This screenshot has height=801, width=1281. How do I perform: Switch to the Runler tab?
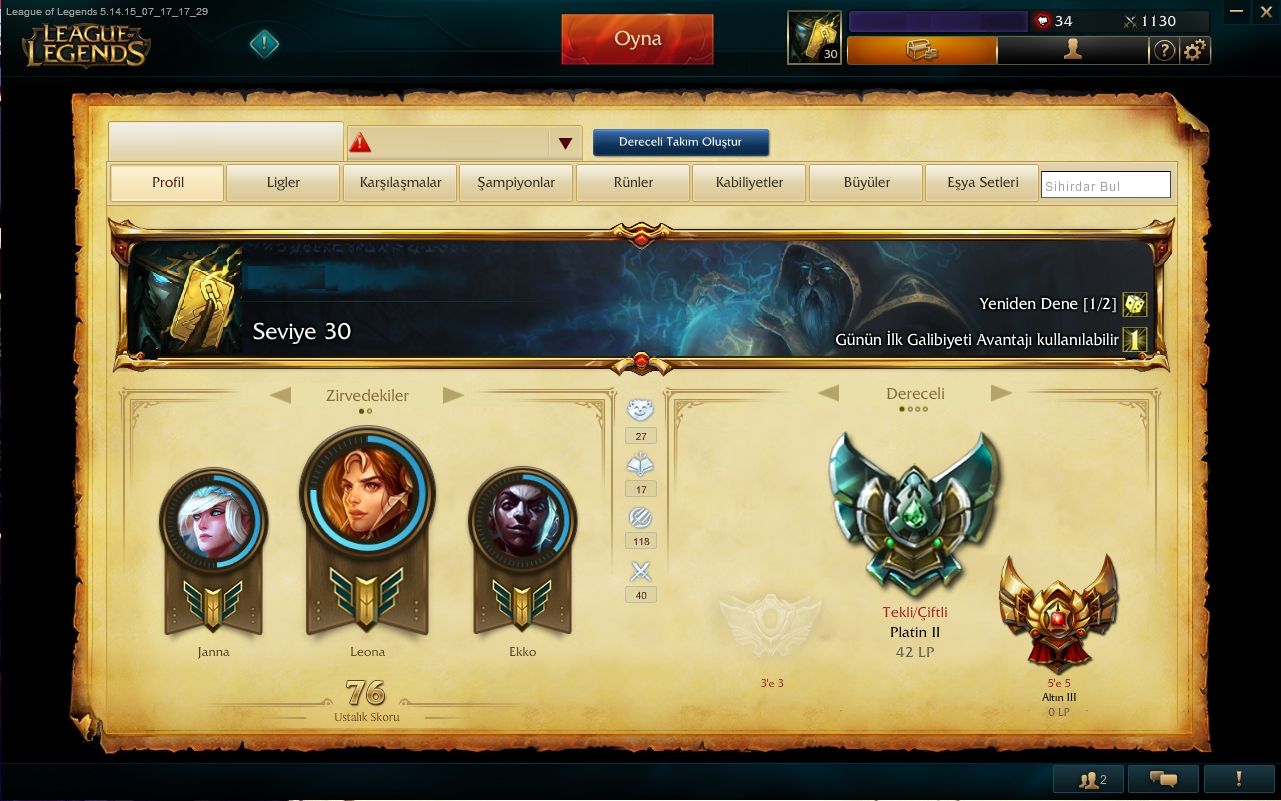[632, 183]
